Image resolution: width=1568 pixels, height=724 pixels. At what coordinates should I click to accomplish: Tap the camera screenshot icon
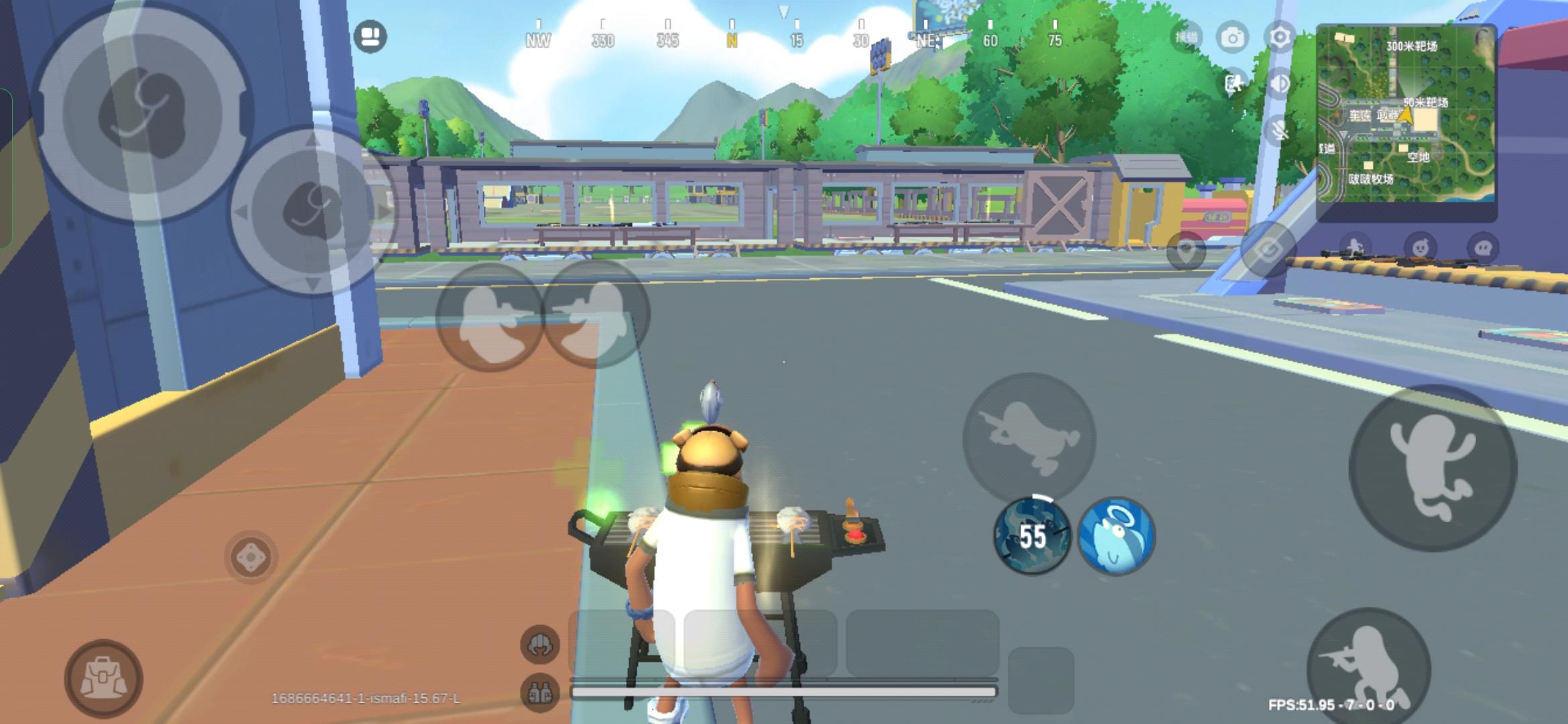[x=1233, y=38]
